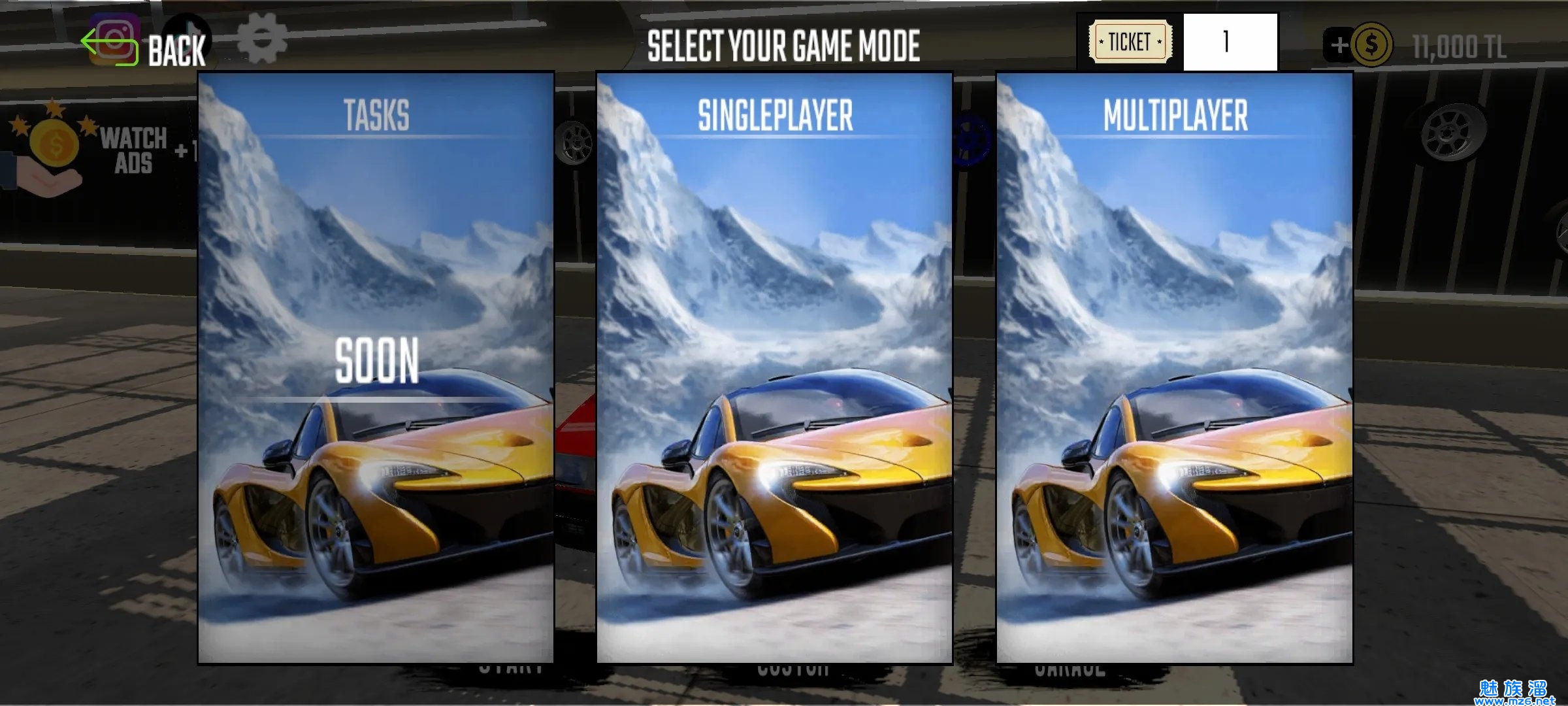This screenshot has height=706, width=1568.
Task: Choose the Multiplayer game mode card
Action: pos(1174,367)
